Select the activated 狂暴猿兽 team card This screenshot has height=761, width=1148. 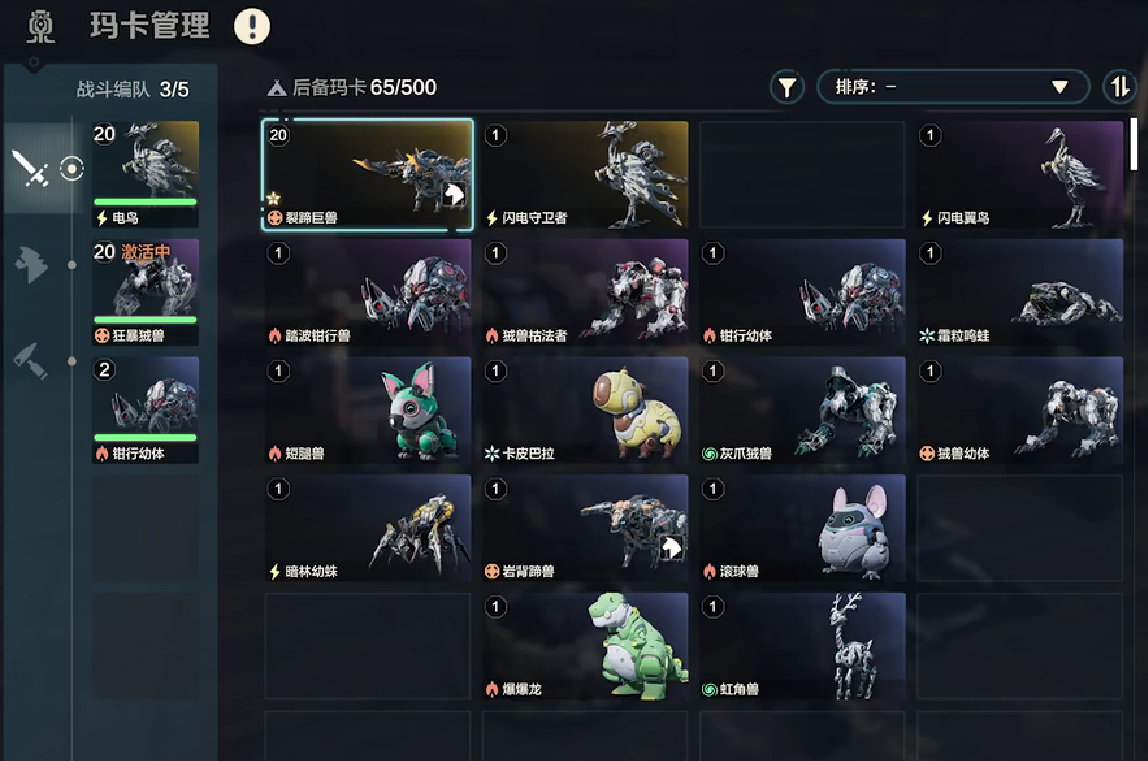[x=145, y=292]
